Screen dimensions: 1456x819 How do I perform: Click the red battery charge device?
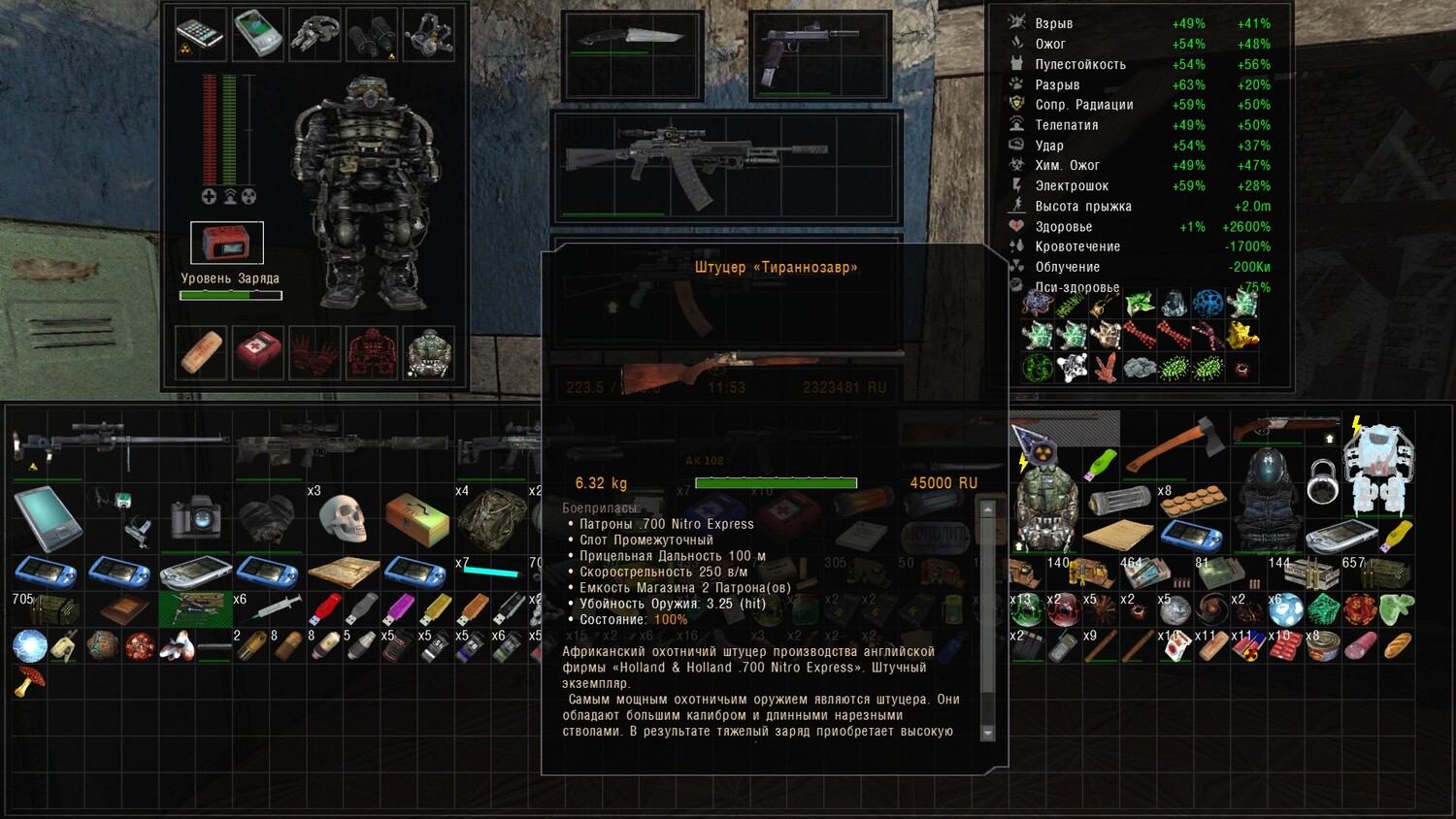pos(226,244)
